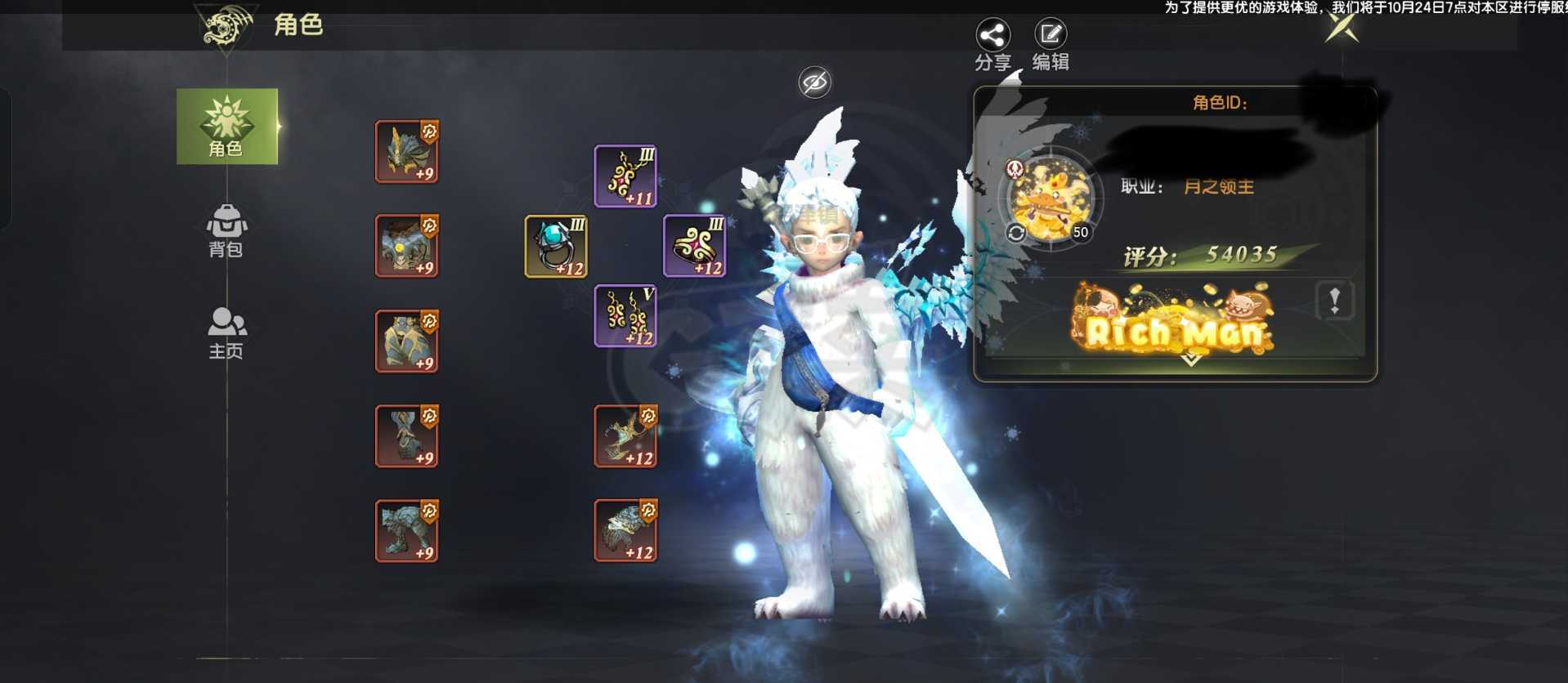Close the character panel with X

click(x=1342, y=29)
